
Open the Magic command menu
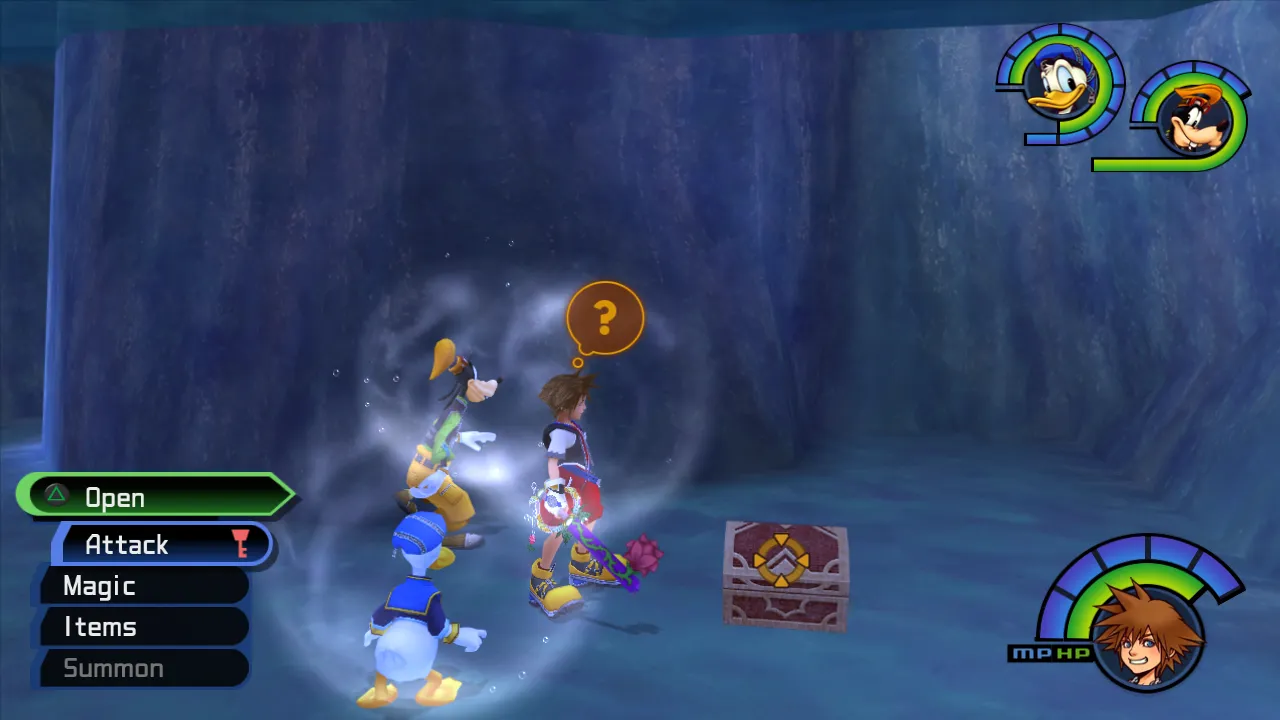click(x=100, y=586)
